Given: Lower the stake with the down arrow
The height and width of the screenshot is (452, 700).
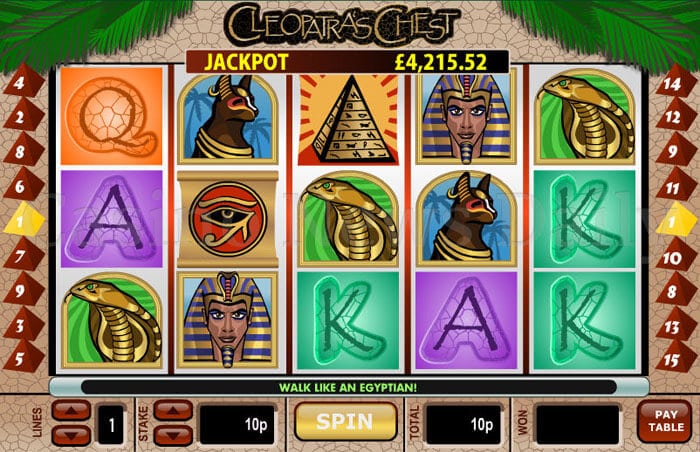Looking at the screenshot, I should click(x=172, y=433).
